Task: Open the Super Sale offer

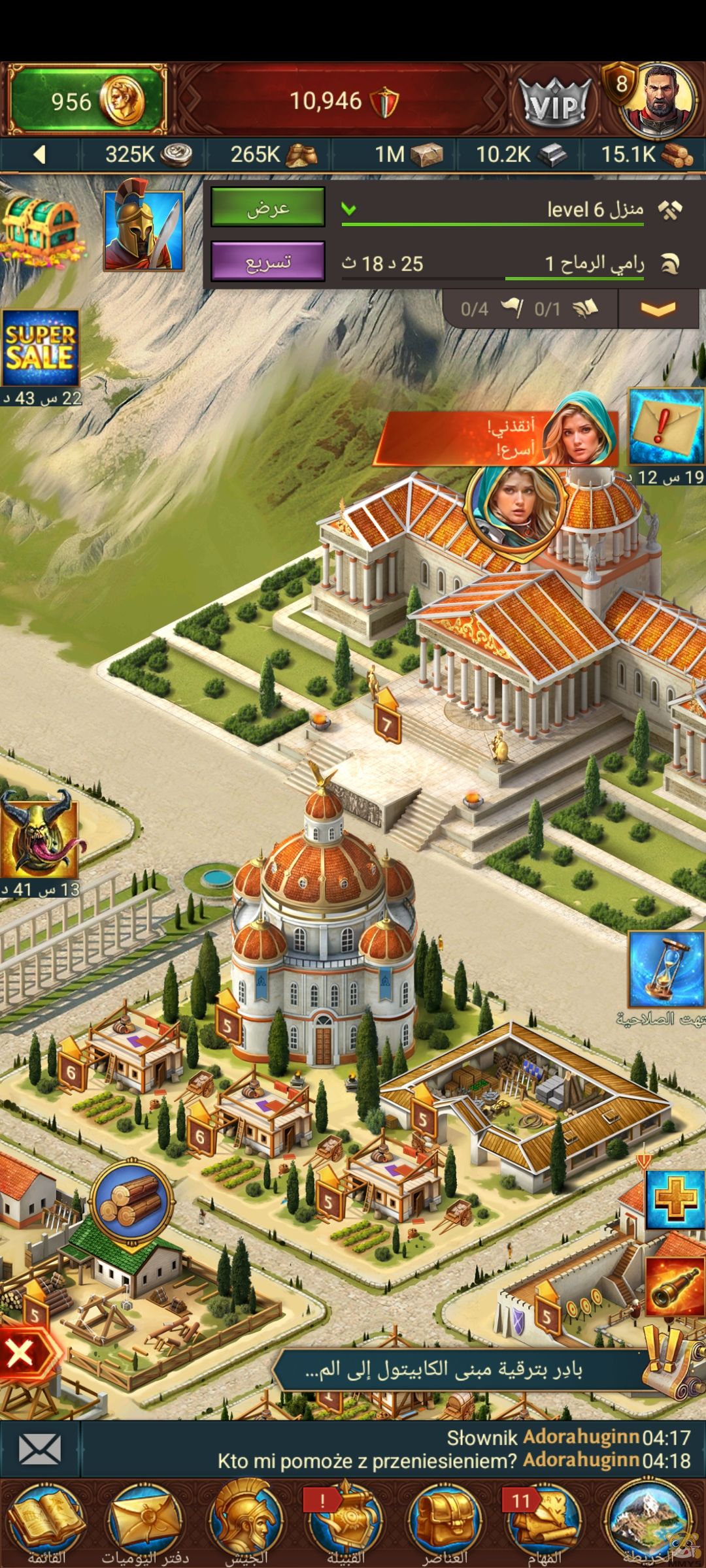Action: point(41,348)
